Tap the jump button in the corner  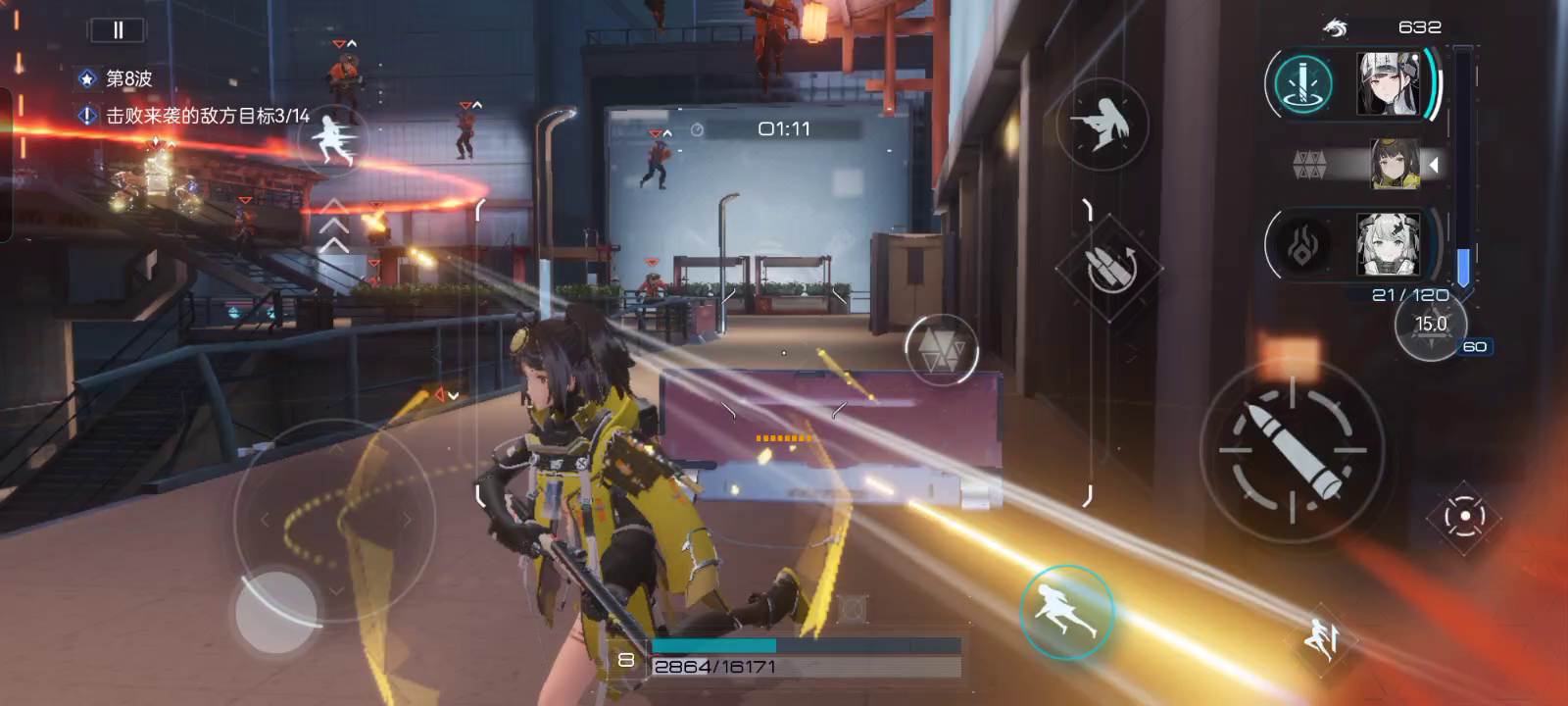1323,638
